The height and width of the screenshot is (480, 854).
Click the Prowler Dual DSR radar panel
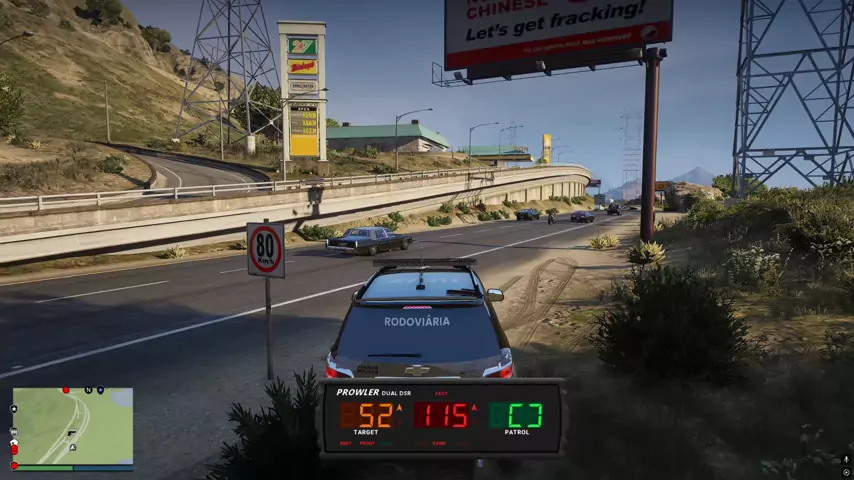[x=440, y=418]
